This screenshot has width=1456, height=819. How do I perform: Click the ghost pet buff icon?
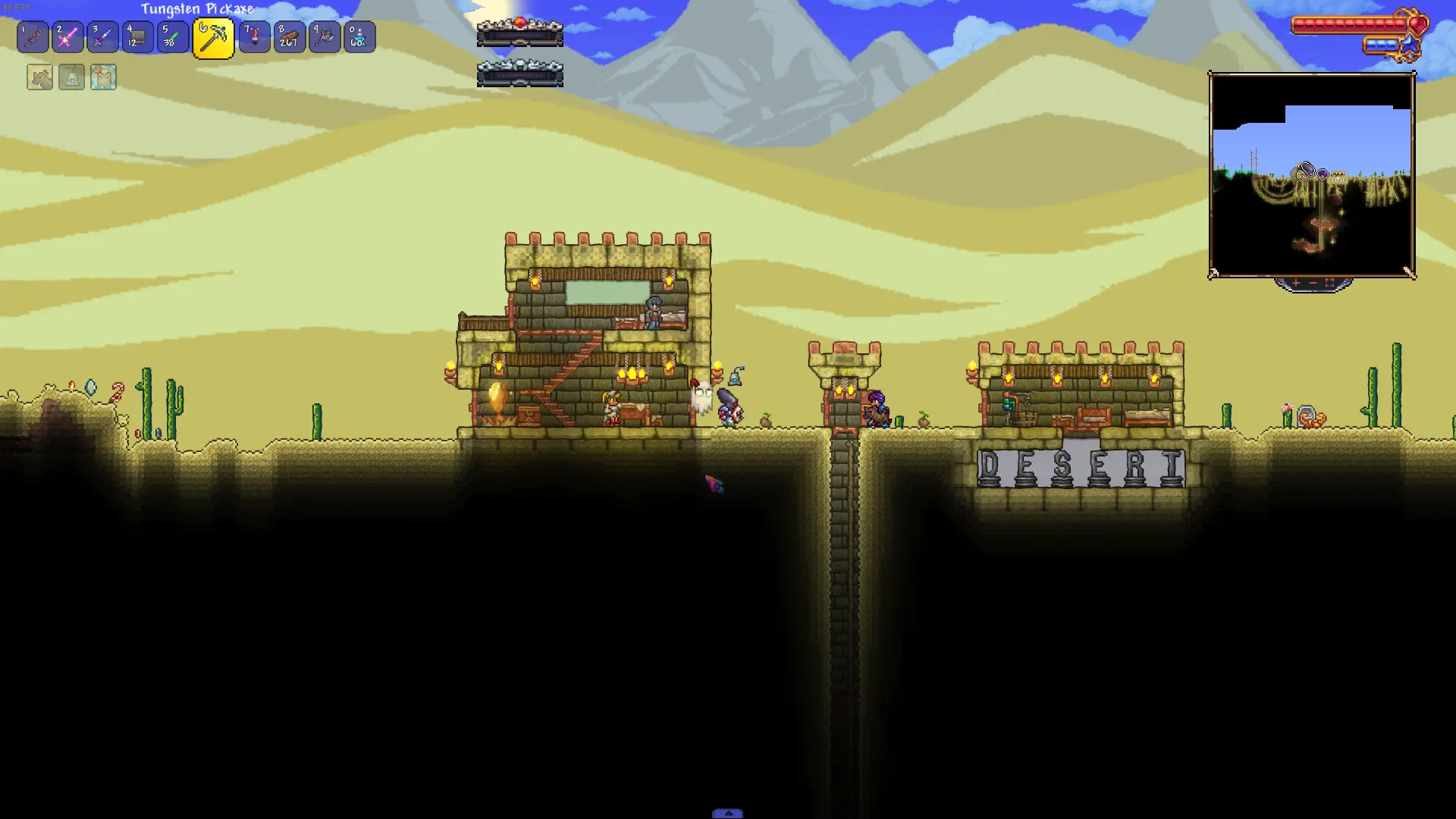pyautogui.click(x=103, y=77)
